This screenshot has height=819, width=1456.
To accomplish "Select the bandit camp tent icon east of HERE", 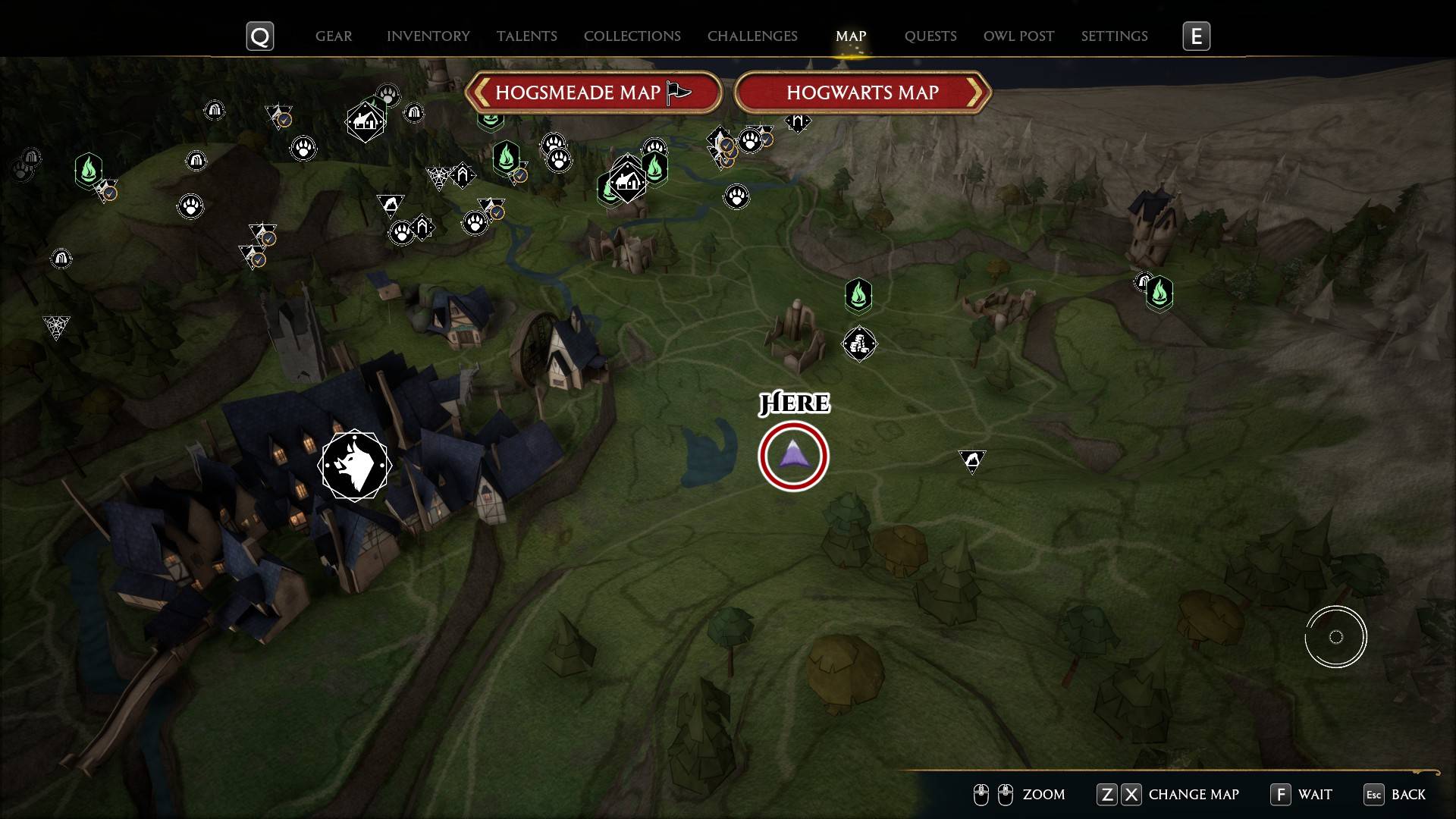I will point(973,460).
